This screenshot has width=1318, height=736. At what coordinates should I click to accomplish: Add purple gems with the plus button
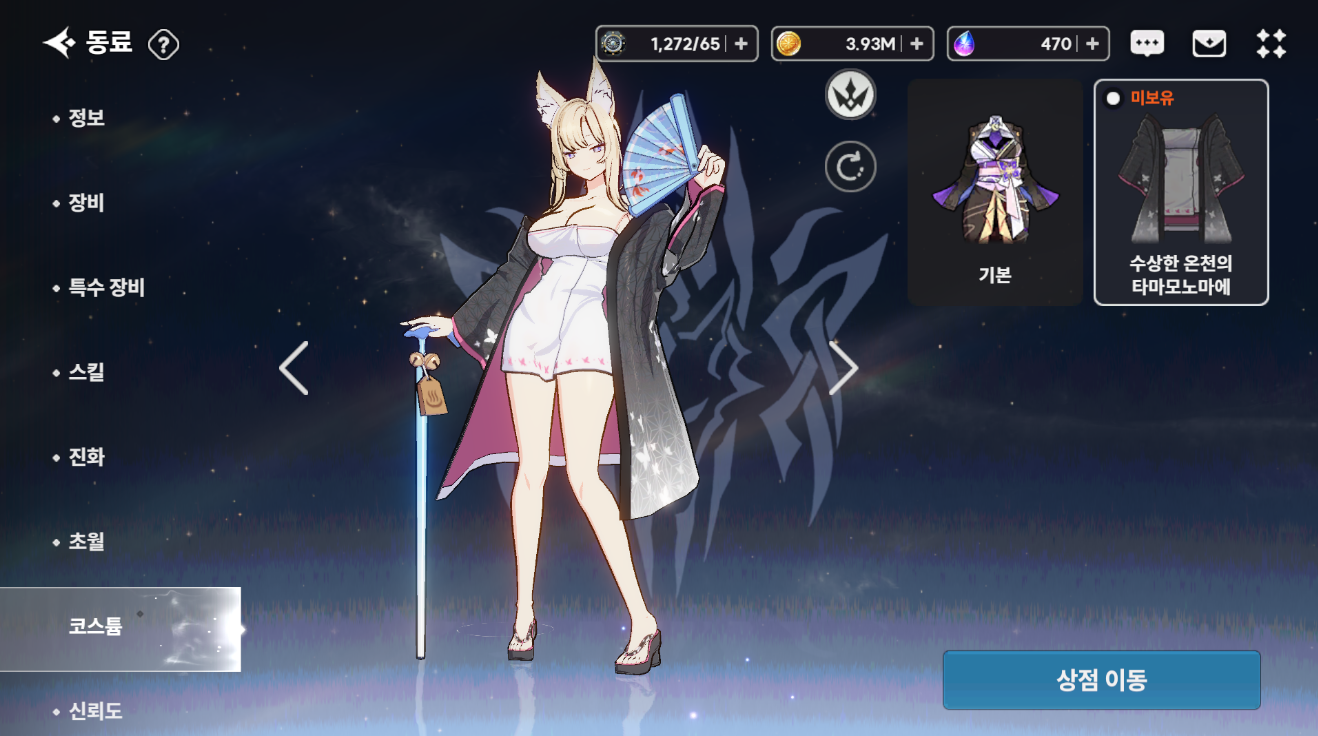pos(1092,44)
